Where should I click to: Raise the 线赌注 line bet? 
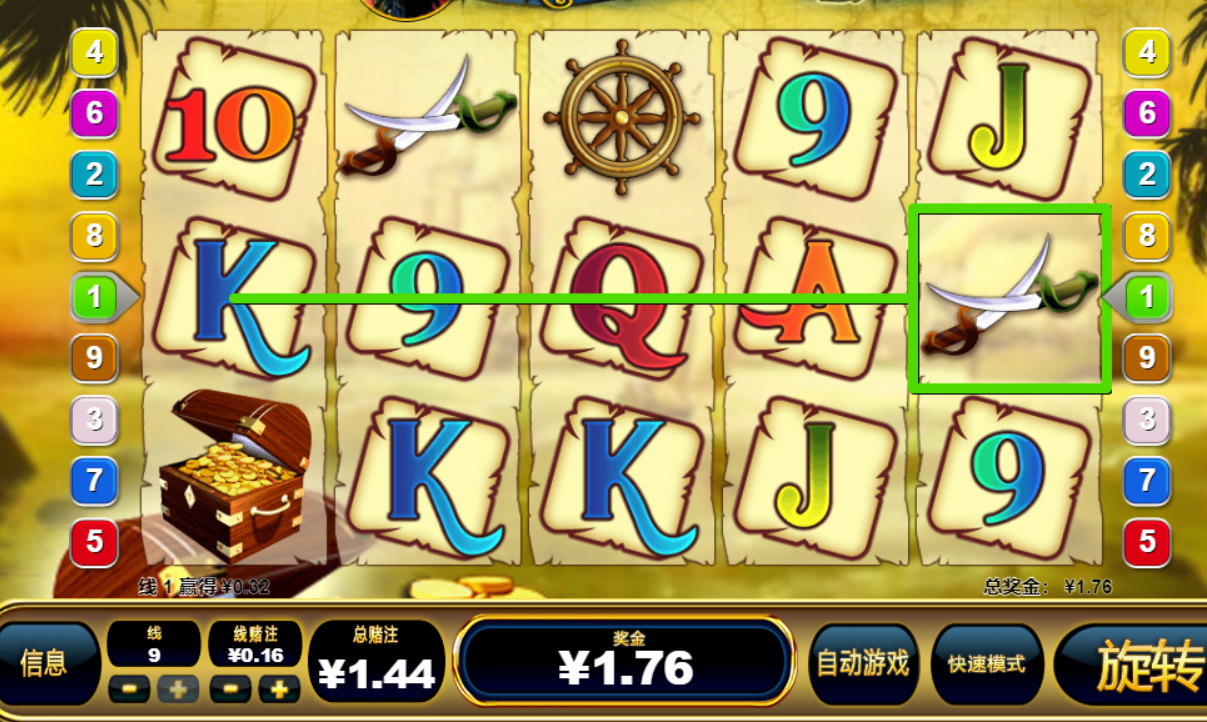(x=279, y=689)
